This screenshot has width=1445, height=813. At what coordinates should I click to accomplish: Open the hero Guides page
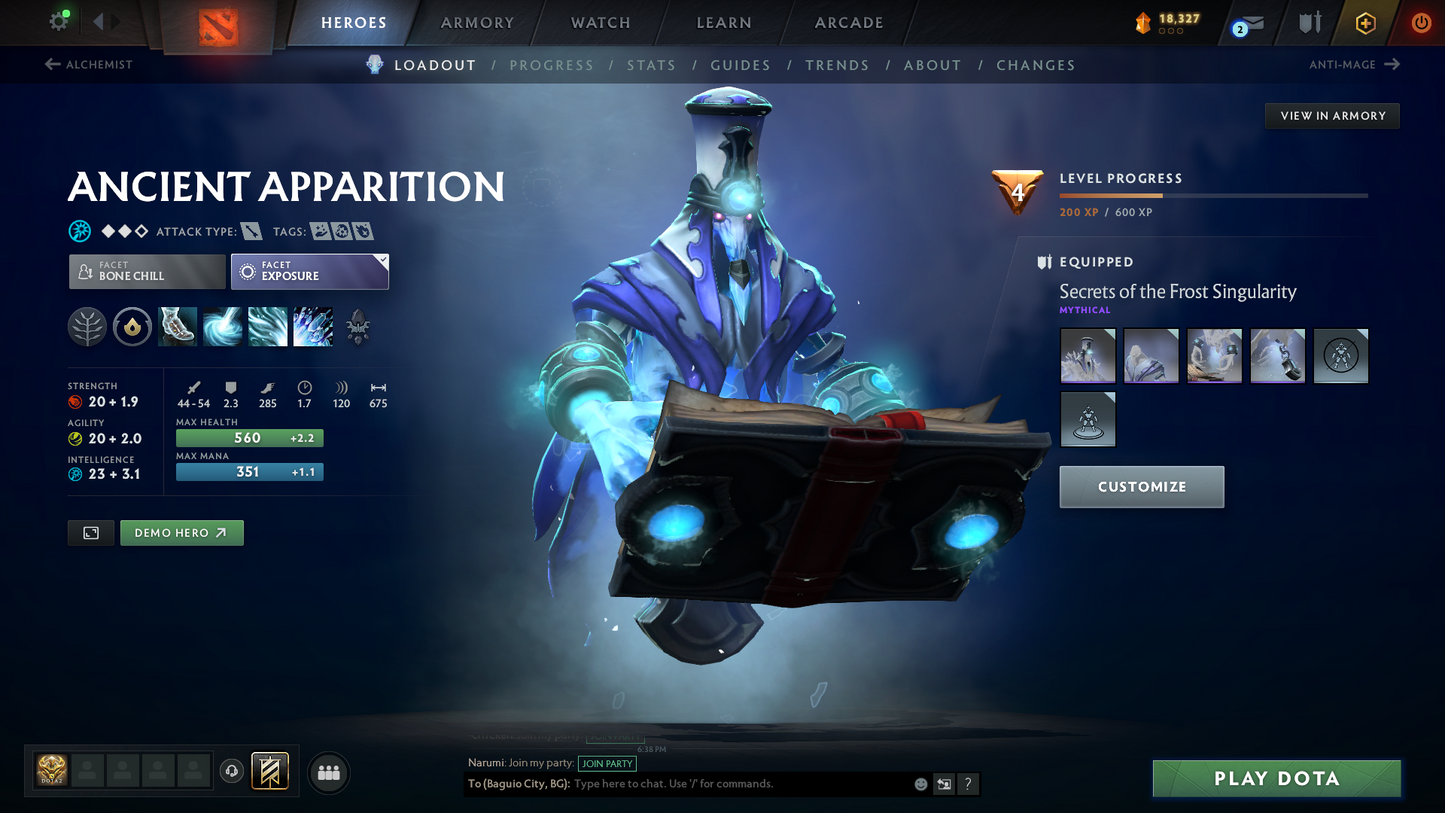click(x=740, y=65)
